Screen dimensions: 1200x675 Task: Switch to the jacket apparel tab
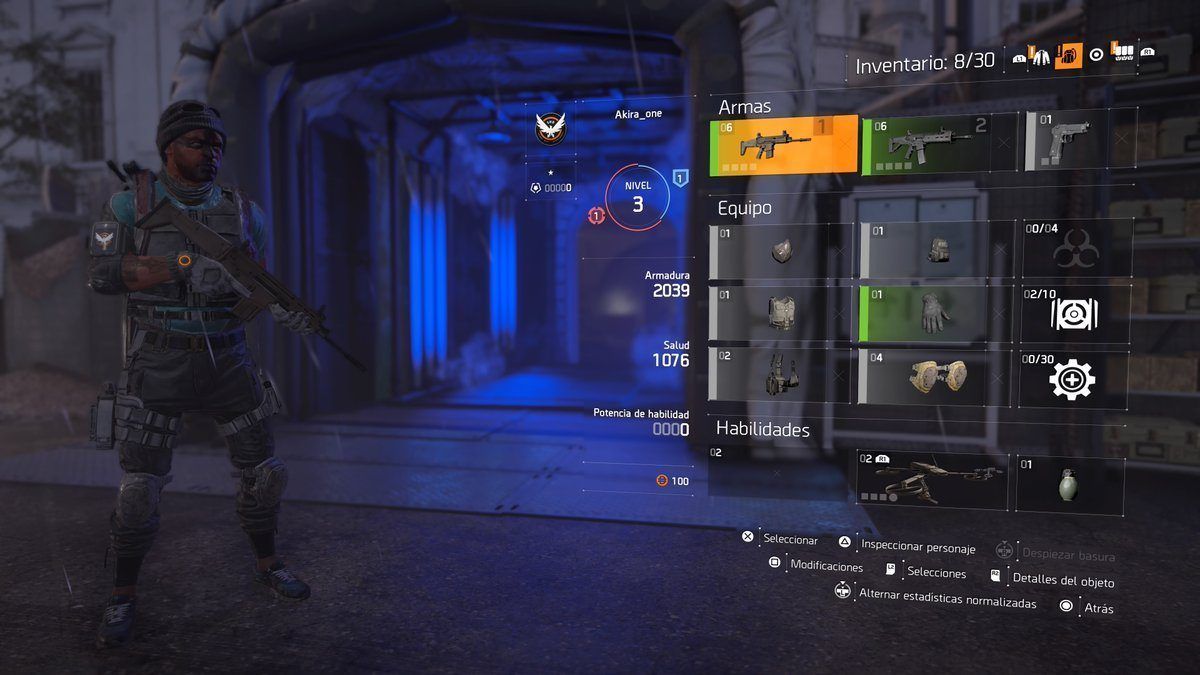(x=1040, y=56)
